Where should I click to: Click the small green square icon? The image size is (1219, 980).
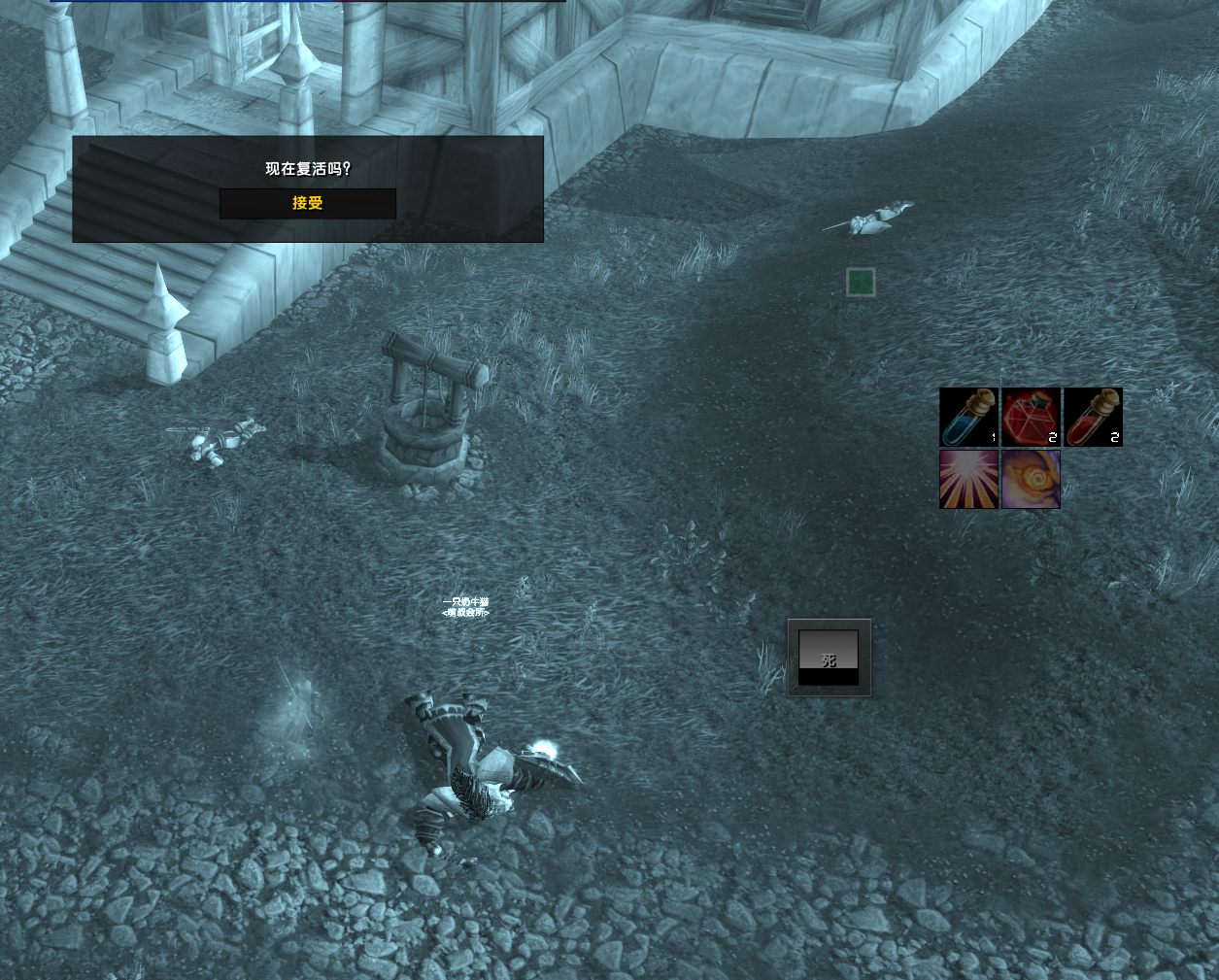tap(861, 283)
